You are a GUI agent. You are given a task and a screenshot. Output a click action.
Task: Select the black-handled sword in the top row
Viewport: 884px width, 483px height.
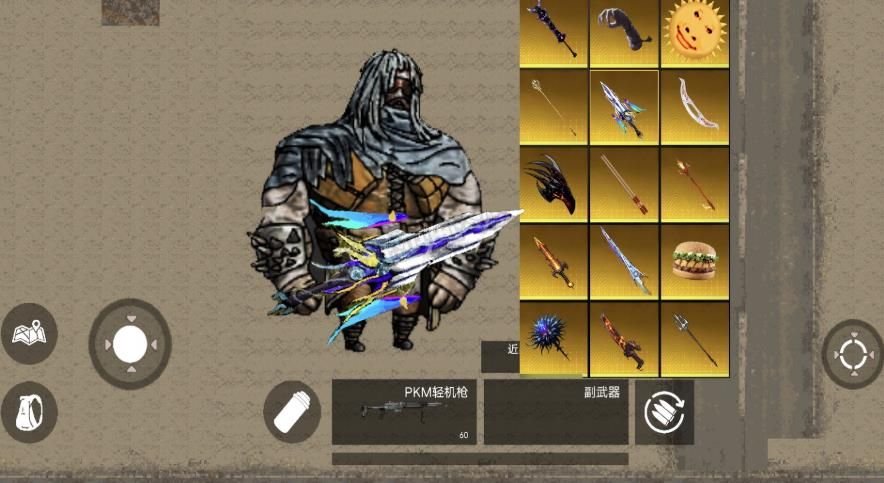tap(553, 32)
